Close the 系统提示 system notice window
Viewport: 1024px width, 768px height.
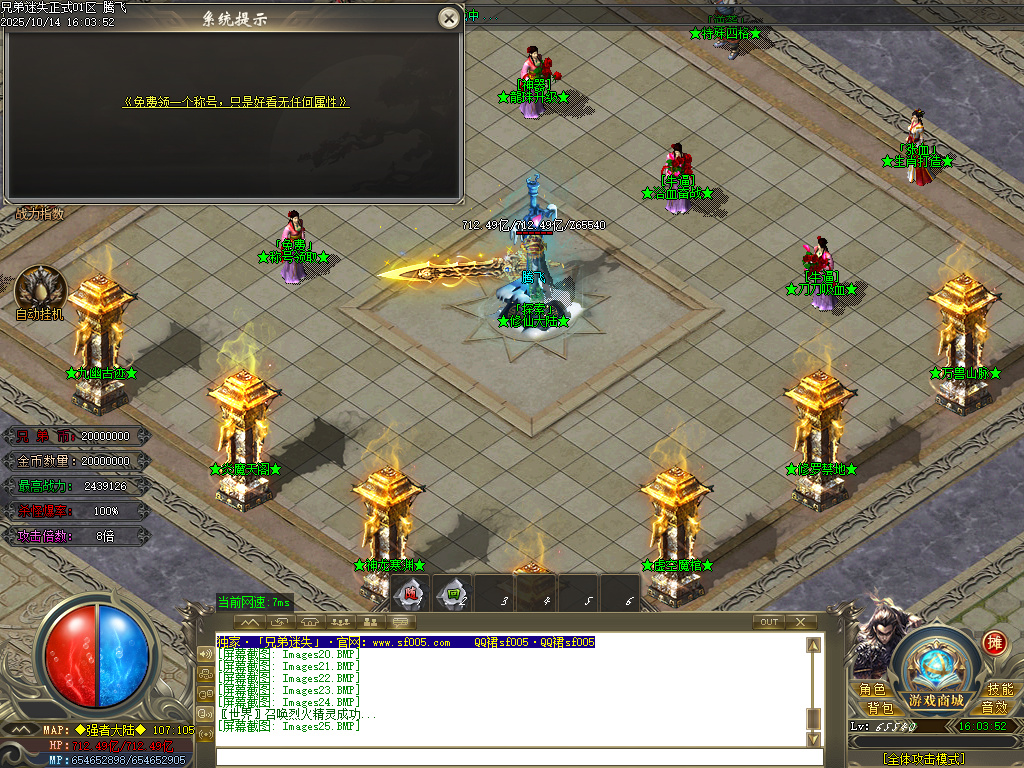point(450,17)
